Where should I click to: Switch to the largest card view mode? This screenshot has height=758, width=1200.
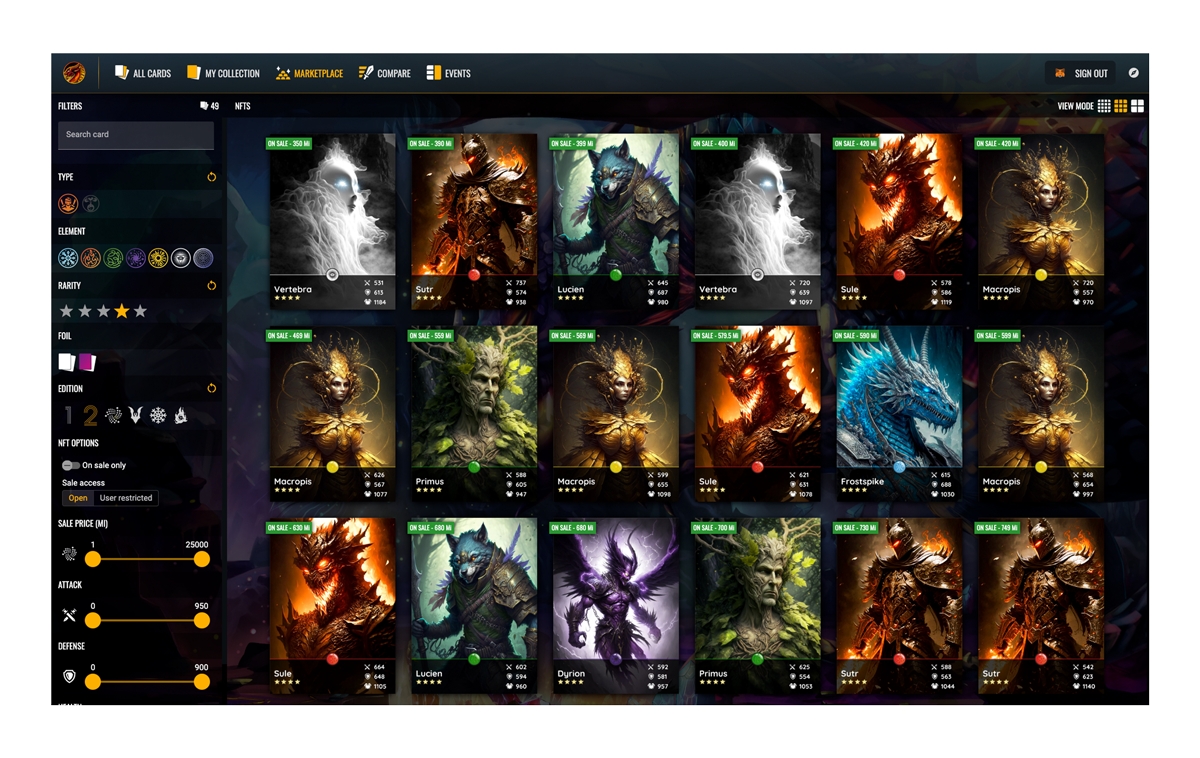[1137, 106]
